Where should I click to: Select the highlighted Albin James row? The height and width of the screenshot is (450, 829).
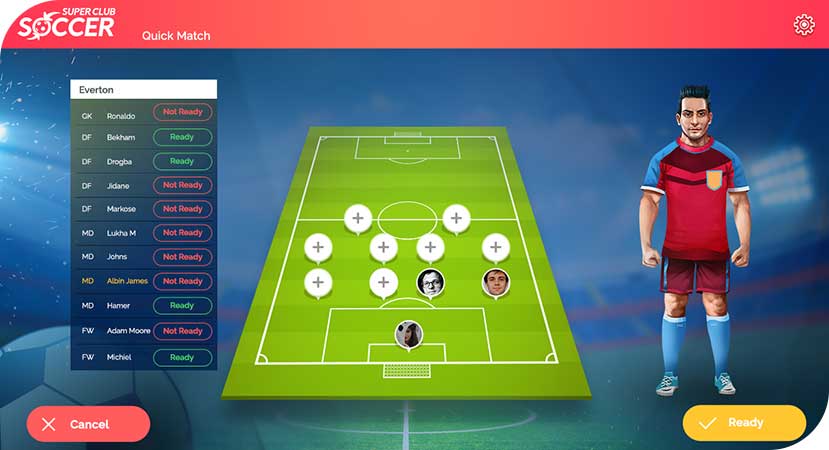(126, 281)
